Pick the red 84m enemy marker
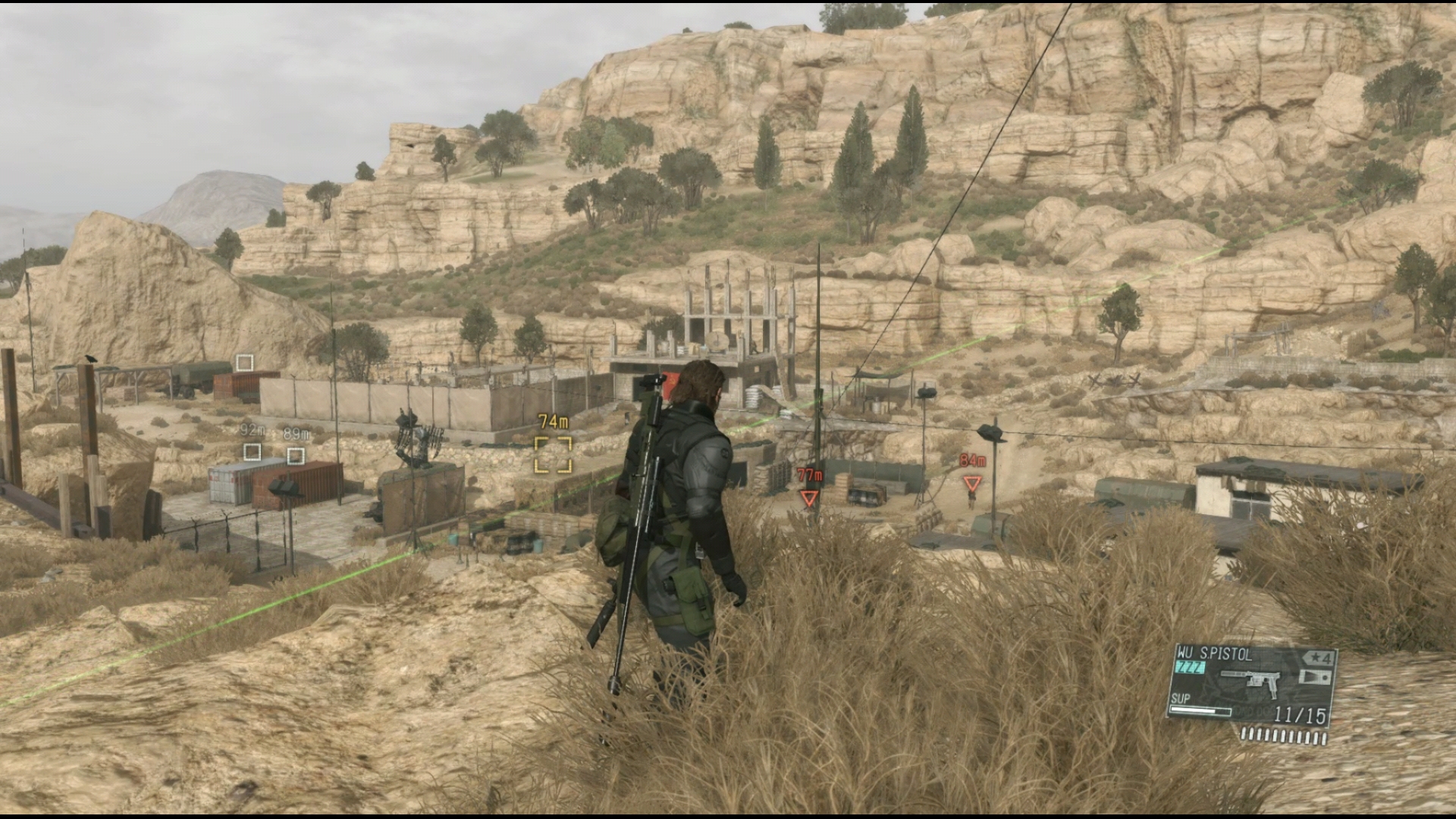 [971, 483]
